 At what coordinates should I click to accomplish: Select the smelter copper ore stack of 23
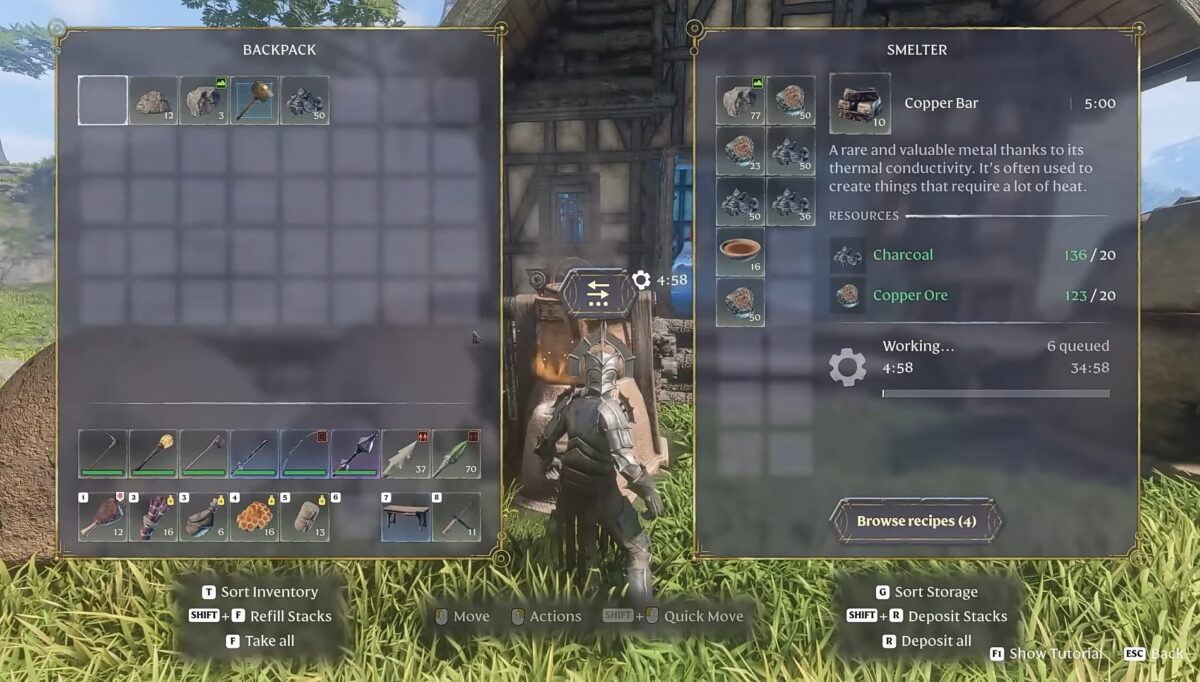[x=740, y=151]
